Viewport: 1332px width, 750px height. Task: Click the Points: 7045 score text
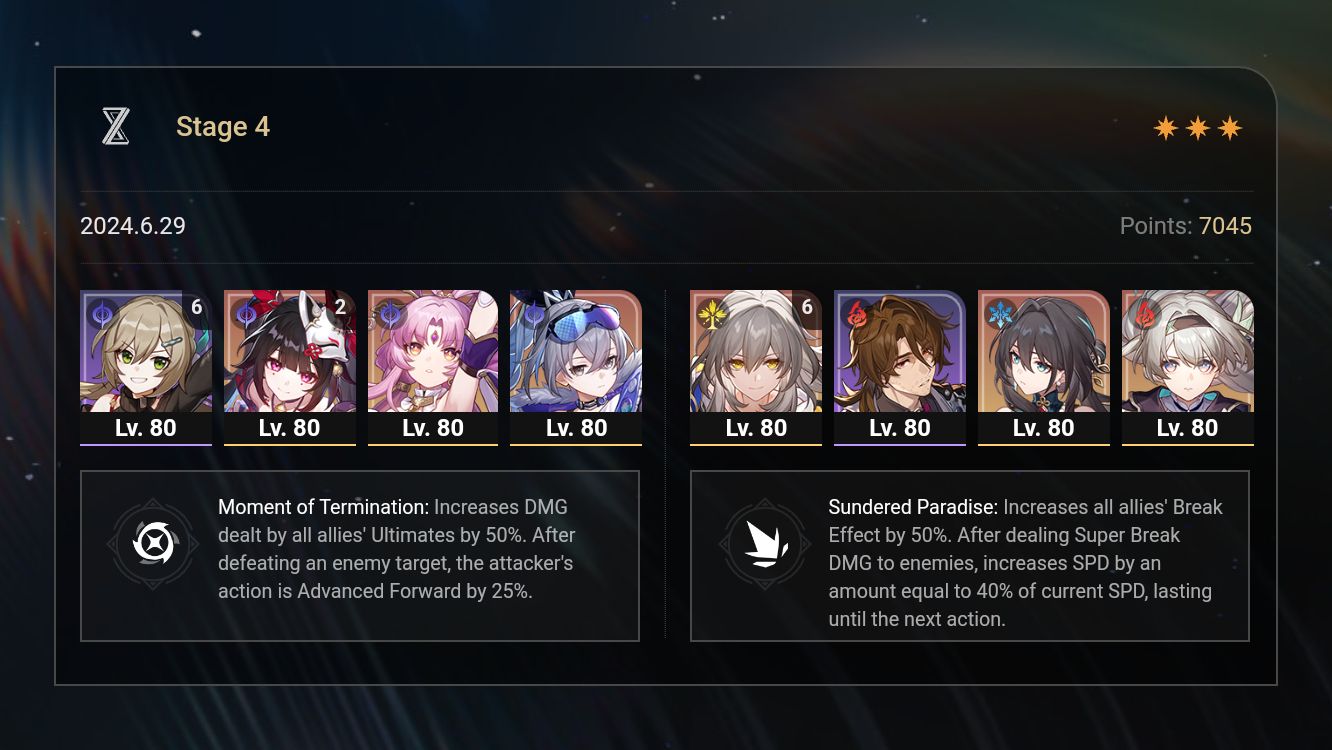coord(1186,226)
